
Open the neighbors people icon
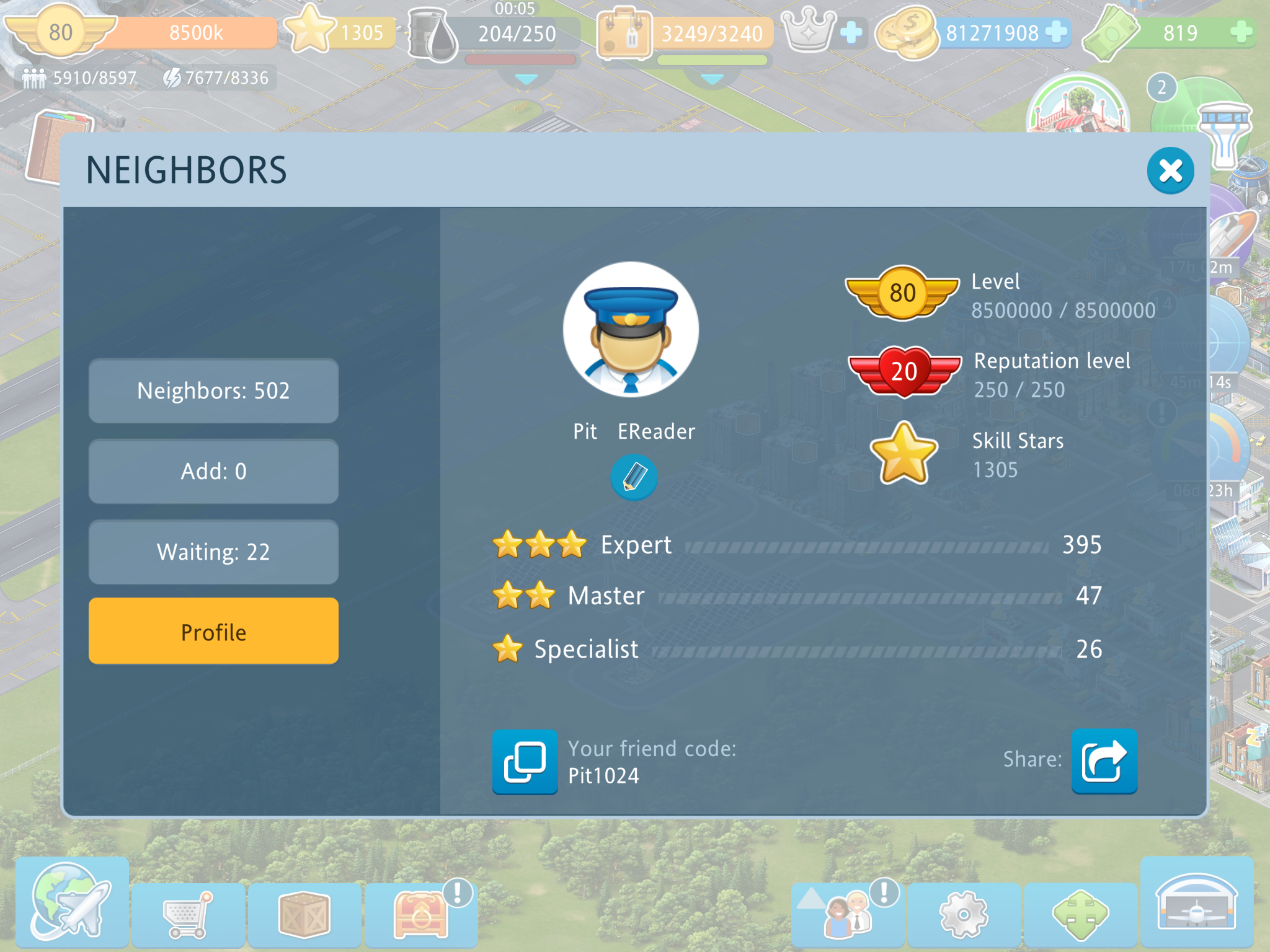848,914
